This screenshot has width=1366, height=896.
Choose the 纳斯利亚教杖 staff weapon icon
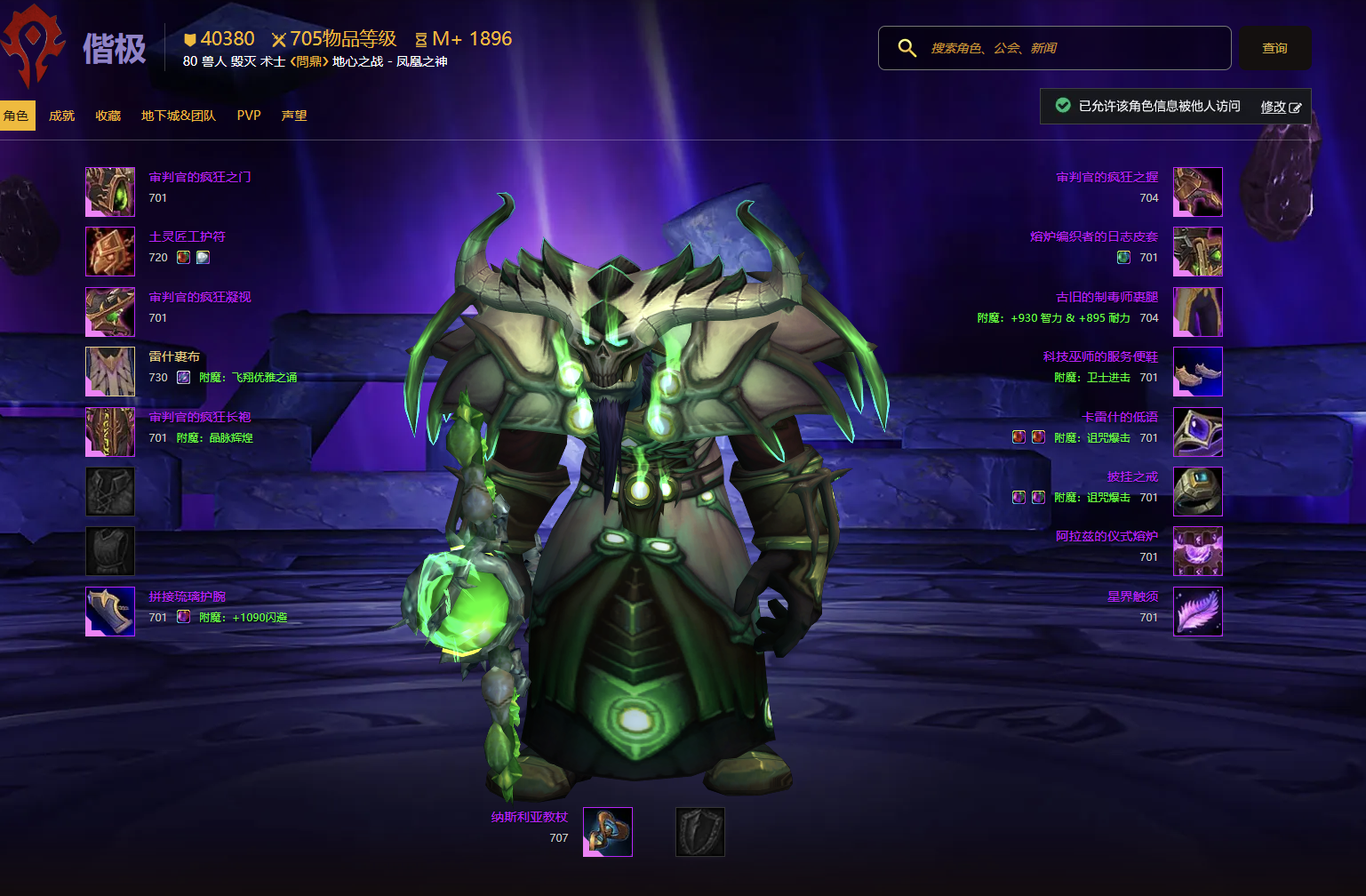(x=608, y=832)
